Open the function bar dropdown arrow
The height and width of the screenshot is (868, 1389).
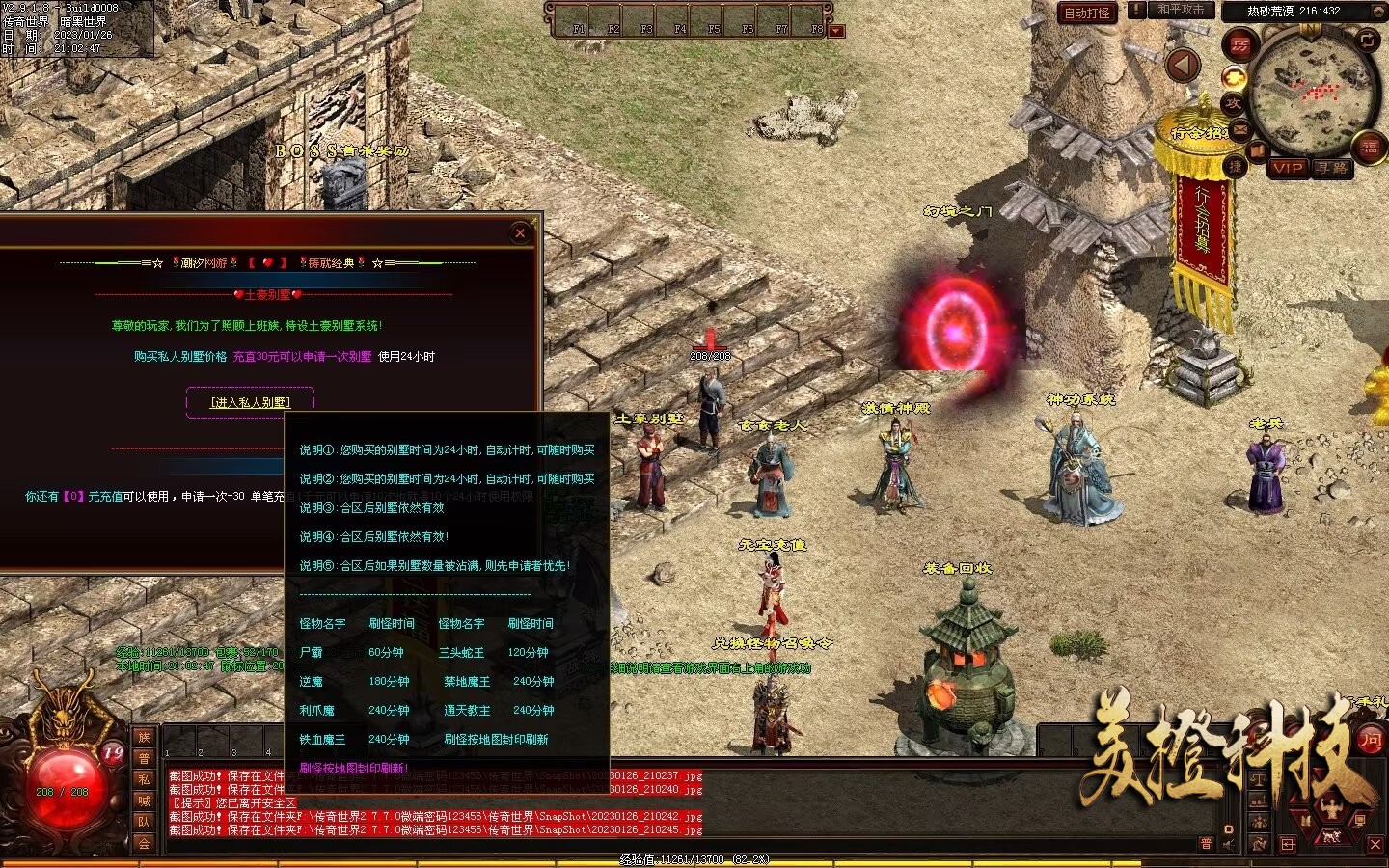(836, 30)
